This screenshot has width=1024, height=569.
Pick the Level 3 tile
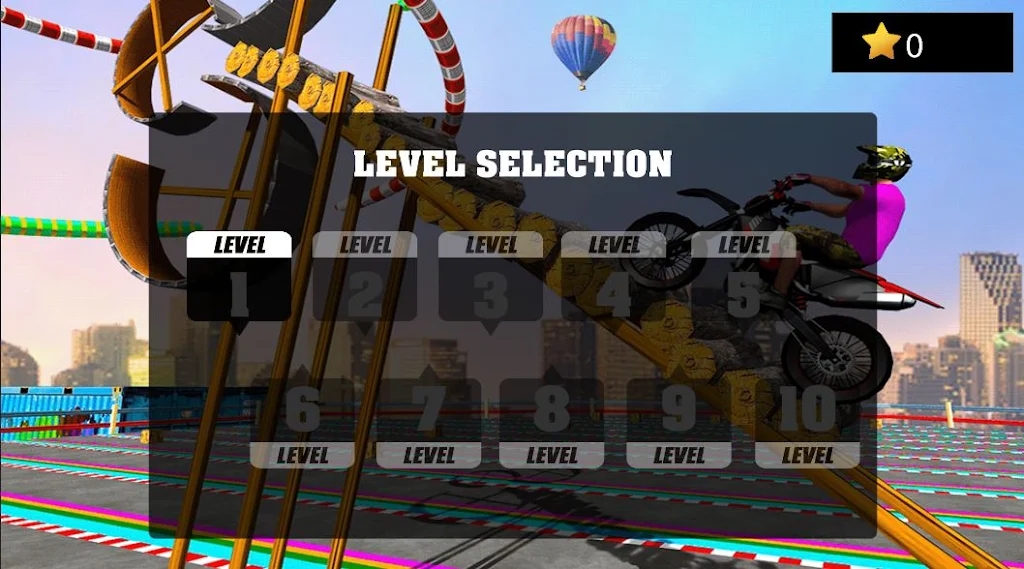click(x=490, y=277)
